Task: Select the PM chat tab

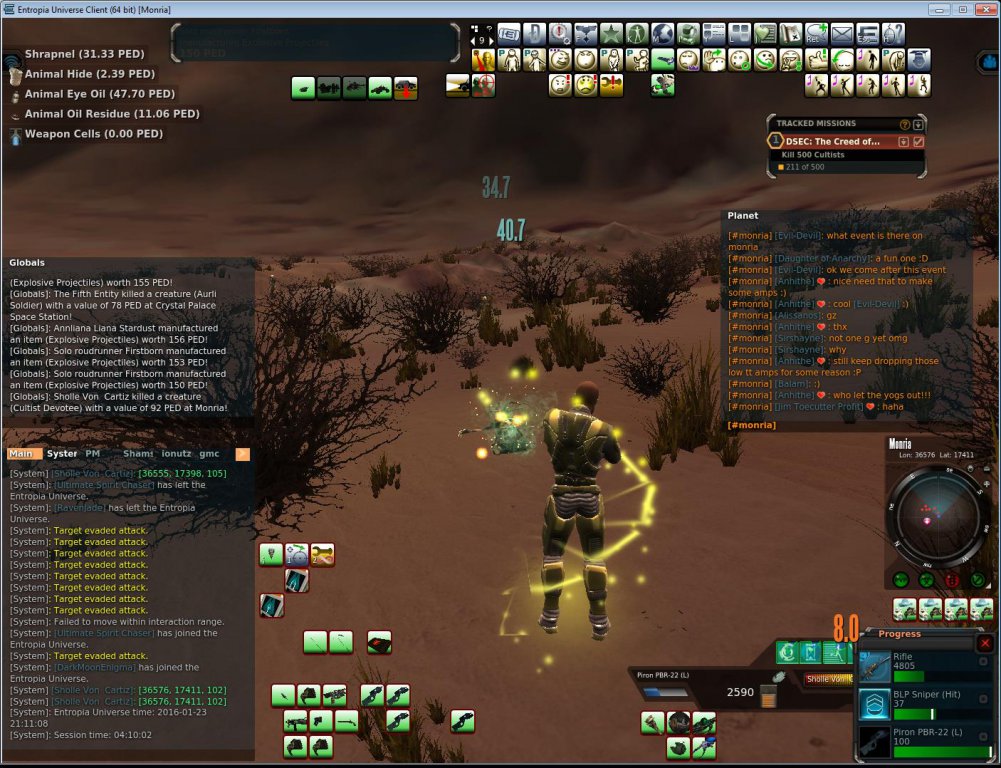Action: click(93, 453)
